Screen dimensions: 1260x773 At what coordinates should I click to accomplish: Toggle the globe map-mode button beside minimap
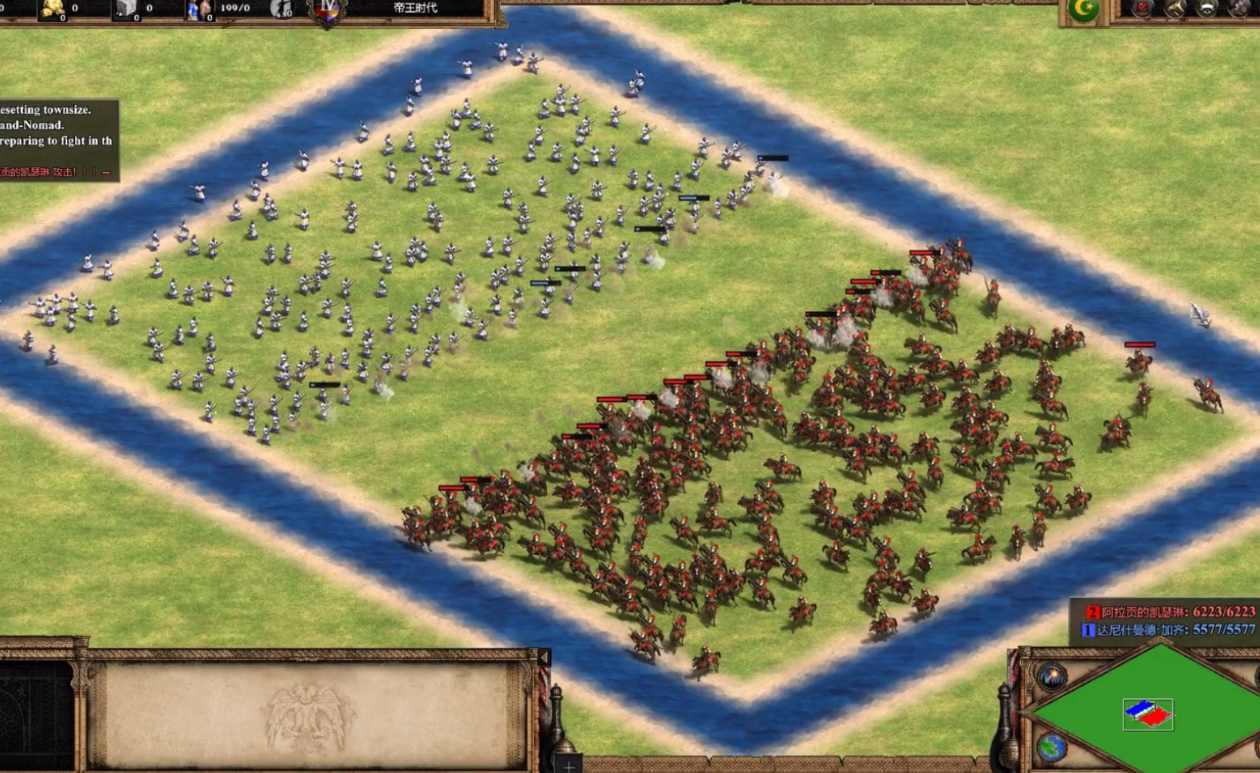pyautogui.click(x=1051, y=747)
